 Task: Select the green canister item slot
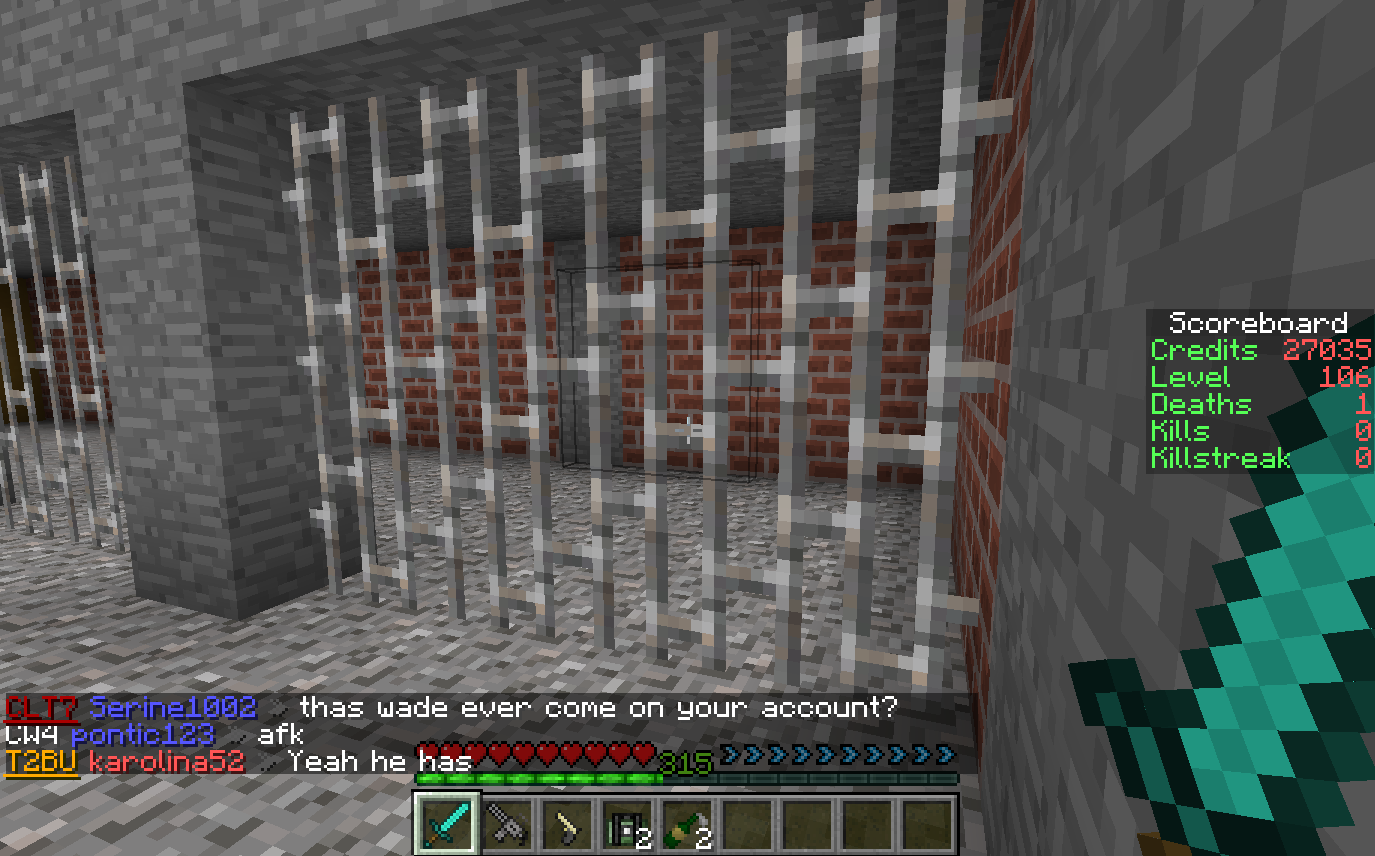(x=627, y=825)
